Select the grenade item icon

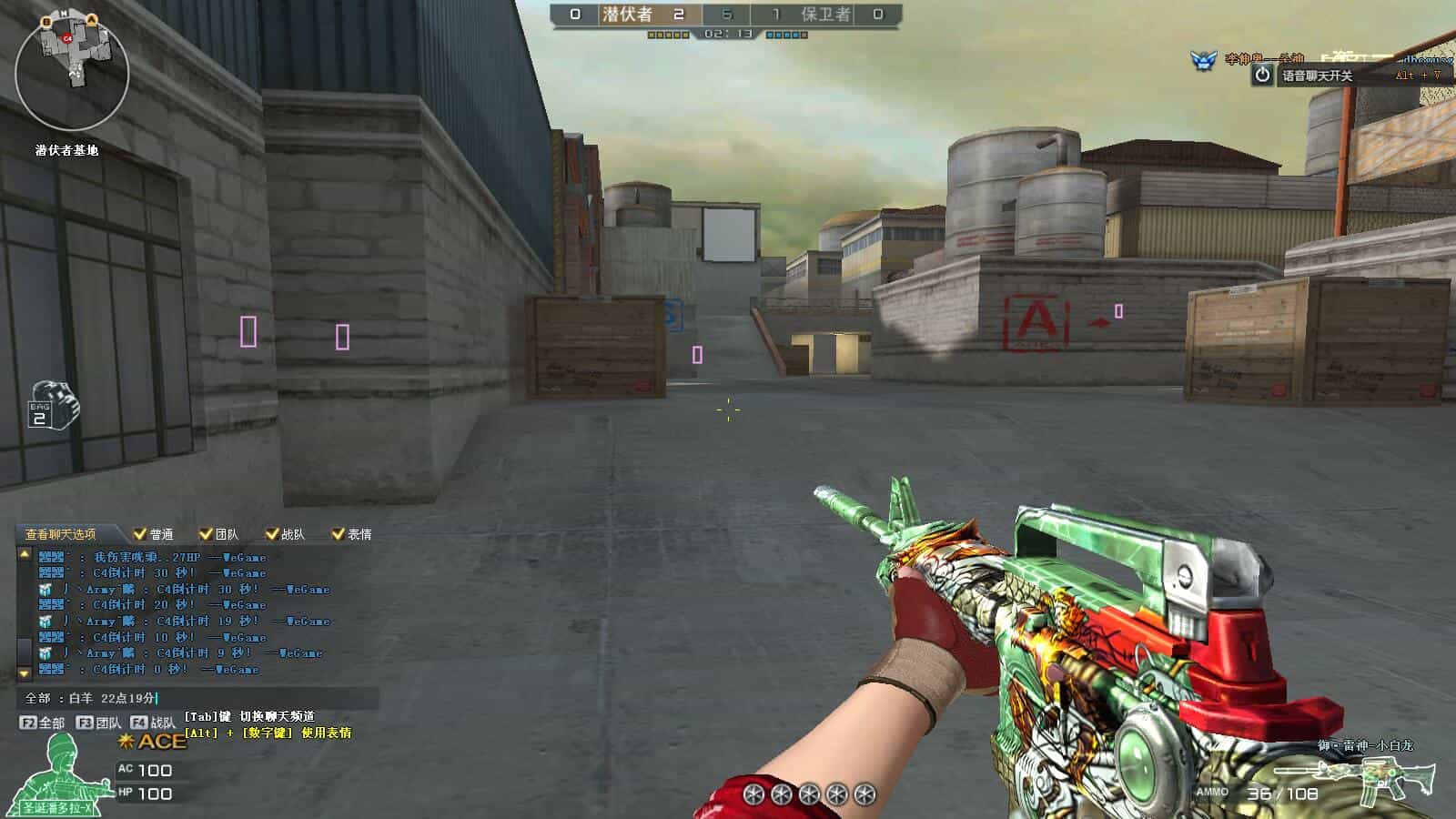(54, 407)
